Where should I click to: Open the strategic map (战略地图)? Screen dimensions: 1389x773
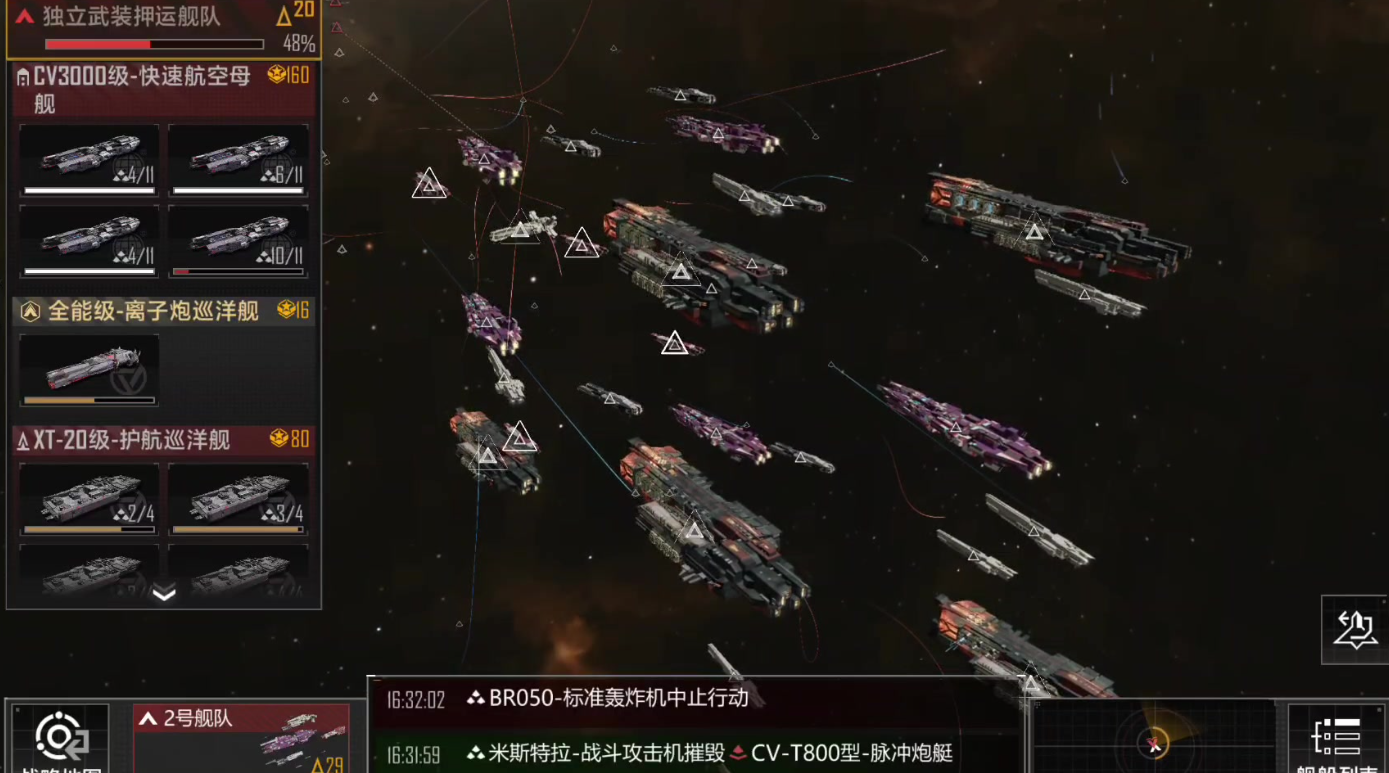[60, 740]
